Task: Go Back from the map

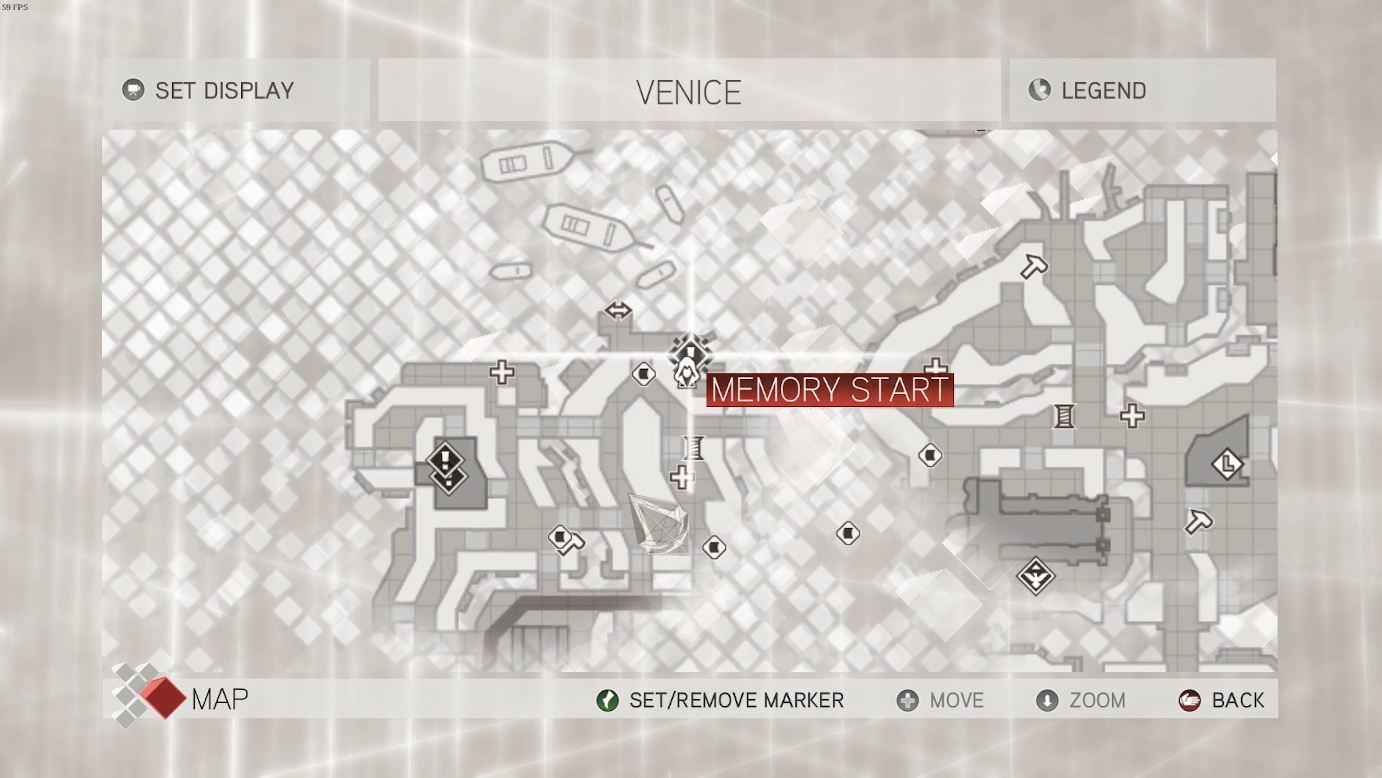Action: [1222, 700]
